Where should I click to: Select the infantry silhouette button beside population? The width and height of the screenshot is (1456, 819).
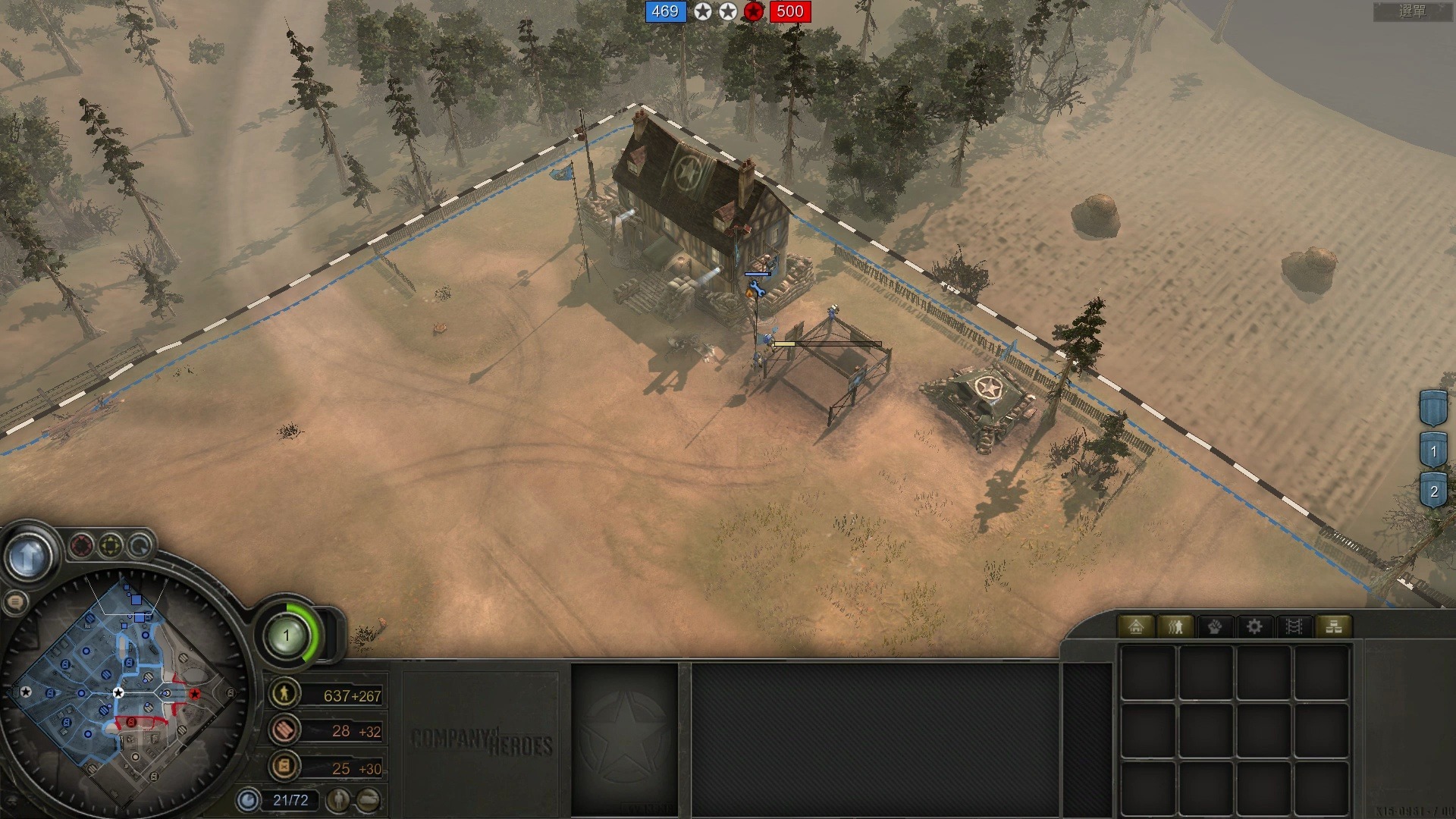pos(339,799)
